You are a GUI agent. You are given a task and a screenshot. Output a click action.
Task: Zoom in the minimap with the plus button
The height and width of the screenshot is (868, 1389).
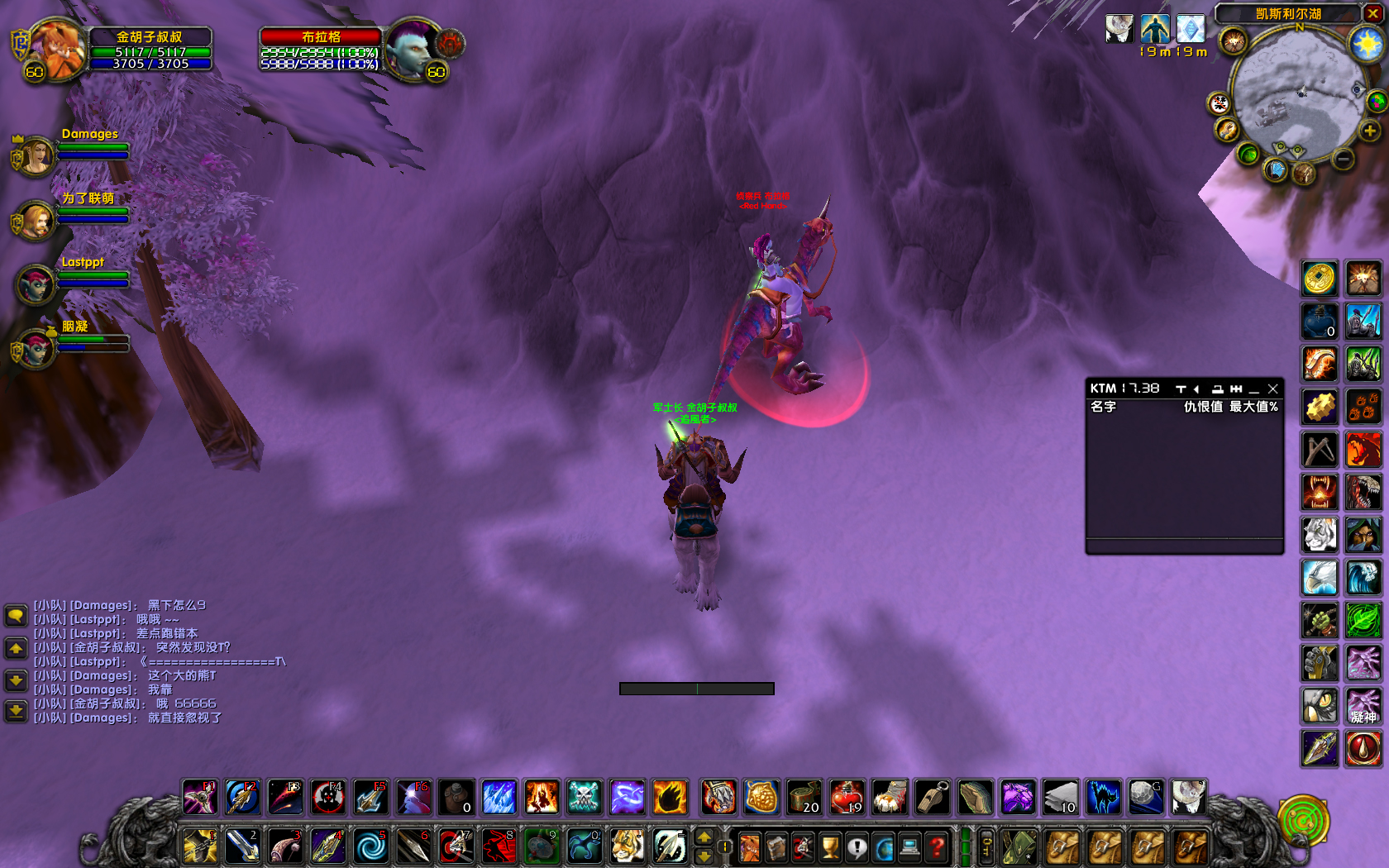1370,131
